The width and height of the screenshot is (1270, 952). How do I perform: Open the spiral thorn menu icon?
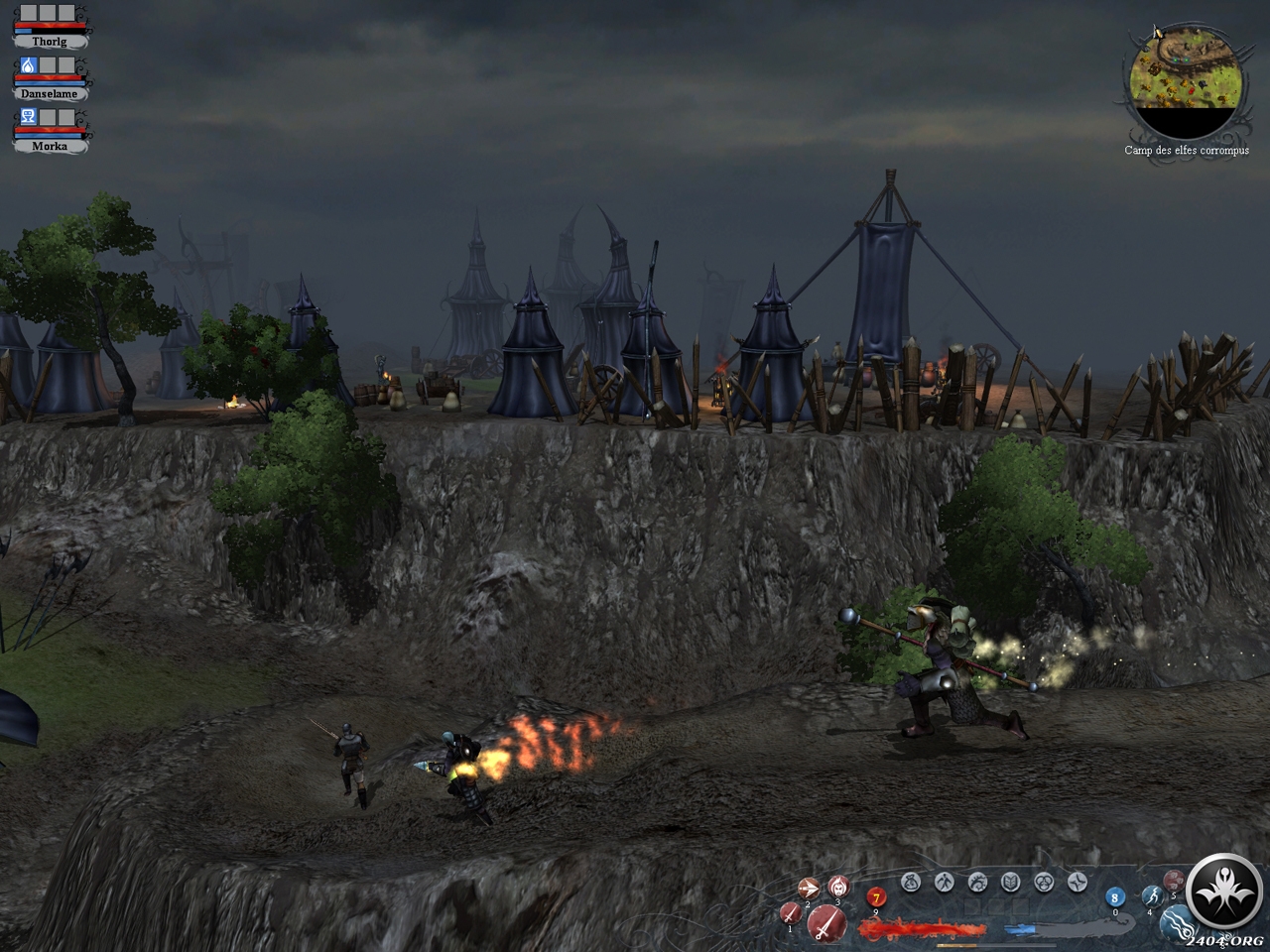(x=978, y=882)
